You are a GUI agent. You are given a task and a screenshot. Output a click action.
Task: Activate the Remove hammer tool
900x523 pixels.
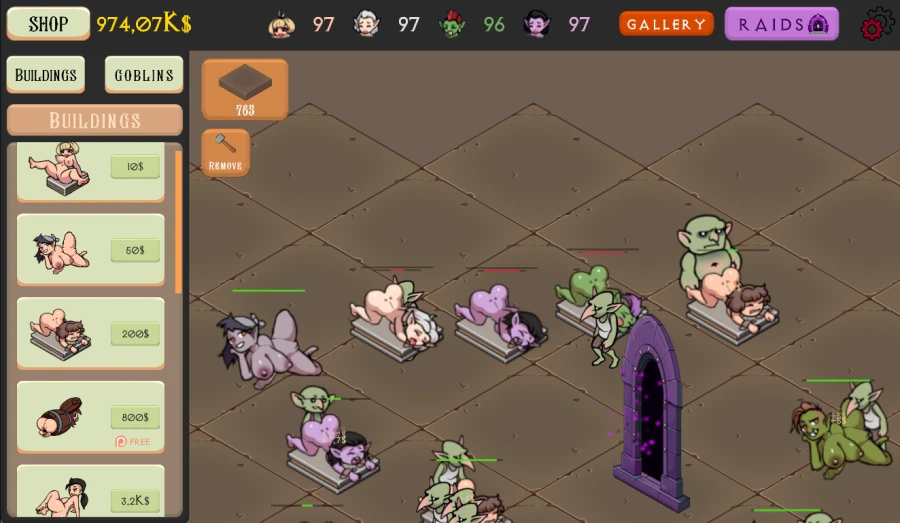225,152
